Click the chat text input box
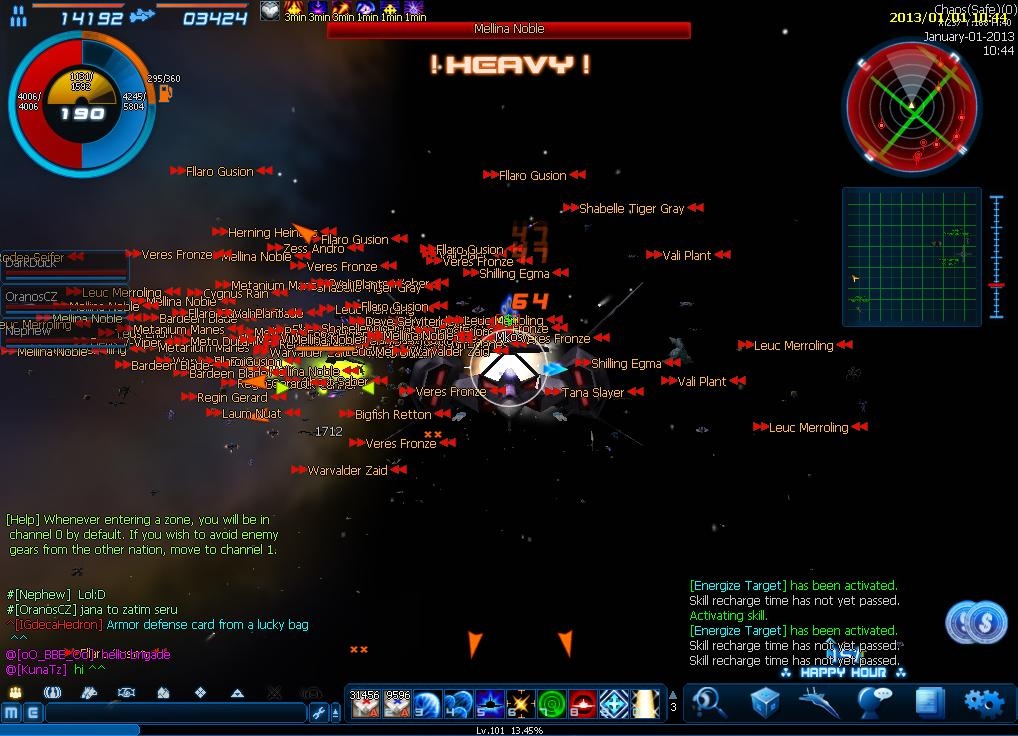Viewport: 1018px width, 736px height. click(x=175, y=713)
